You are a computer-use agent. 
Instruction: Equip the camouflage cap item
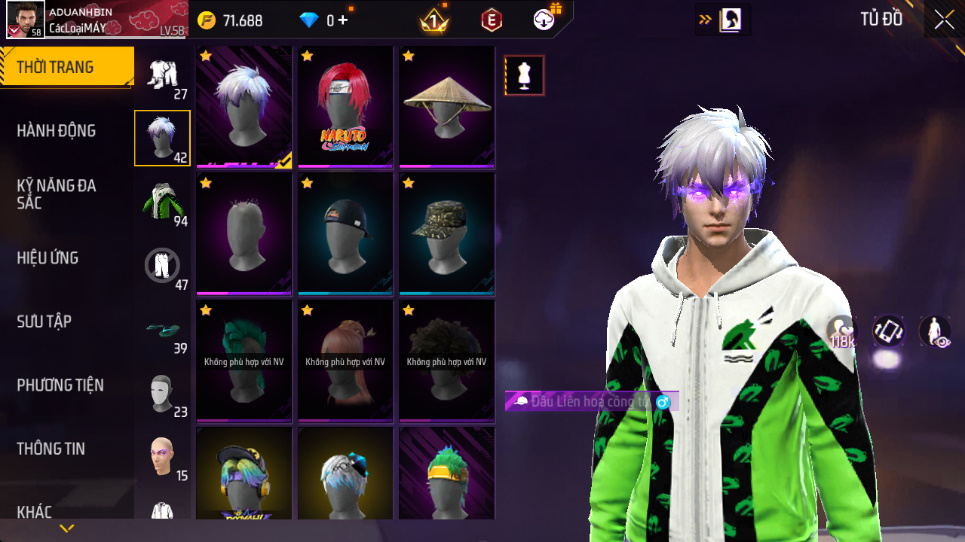447,232
